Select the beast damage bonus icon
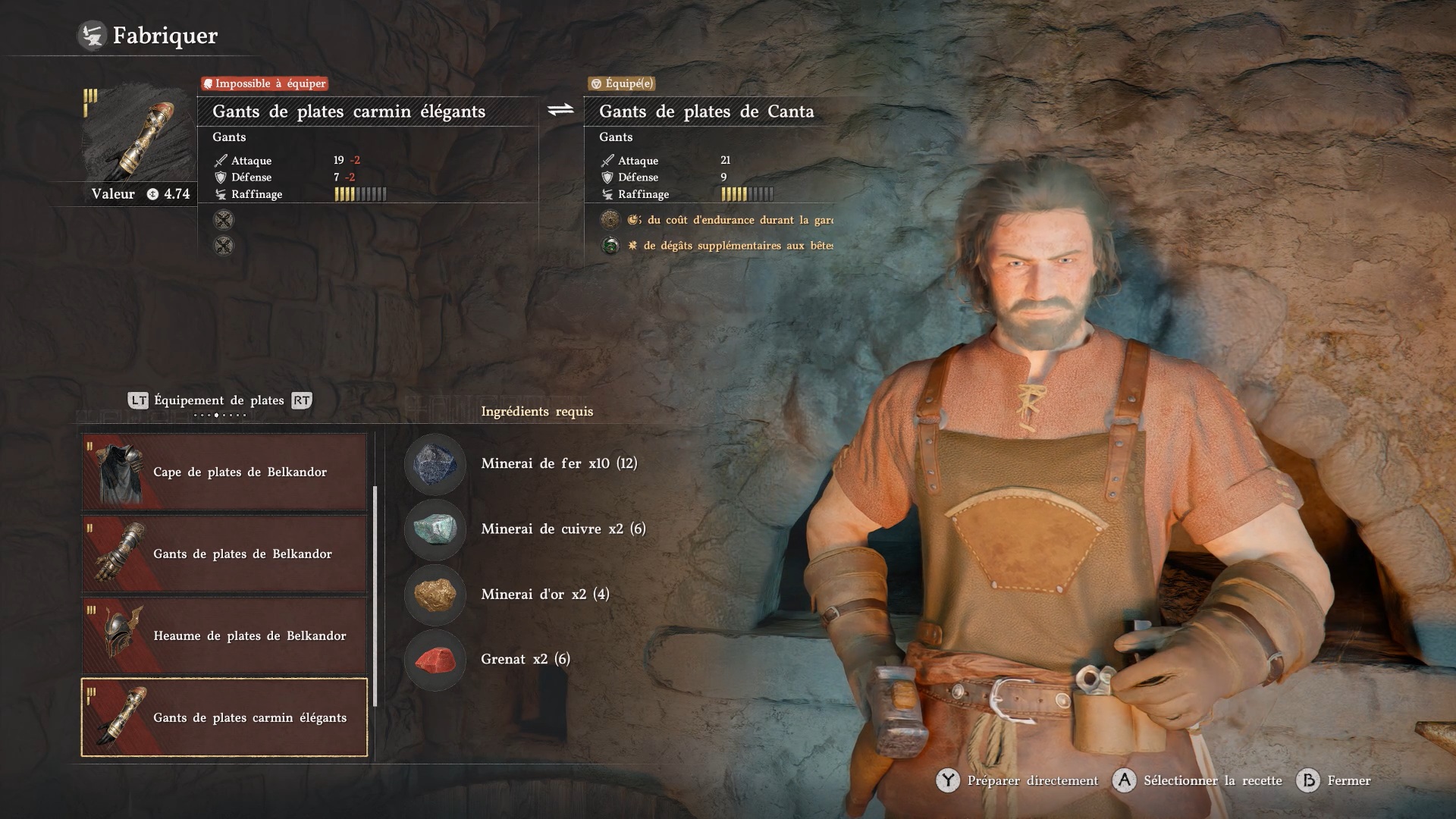Image resolution: width=1456 pixels, height=819 pixels. tap(610, 246)
